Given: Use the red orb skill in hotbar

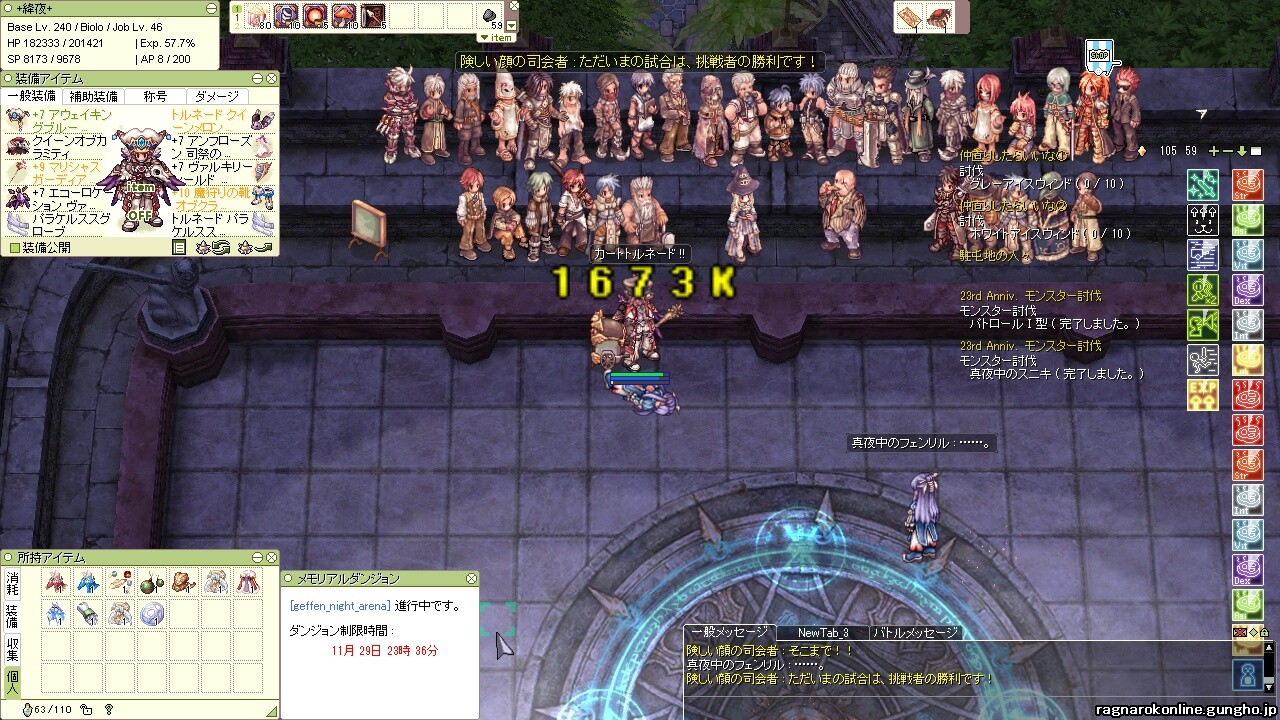Looking at the screenshot, I should click(314, 15).
